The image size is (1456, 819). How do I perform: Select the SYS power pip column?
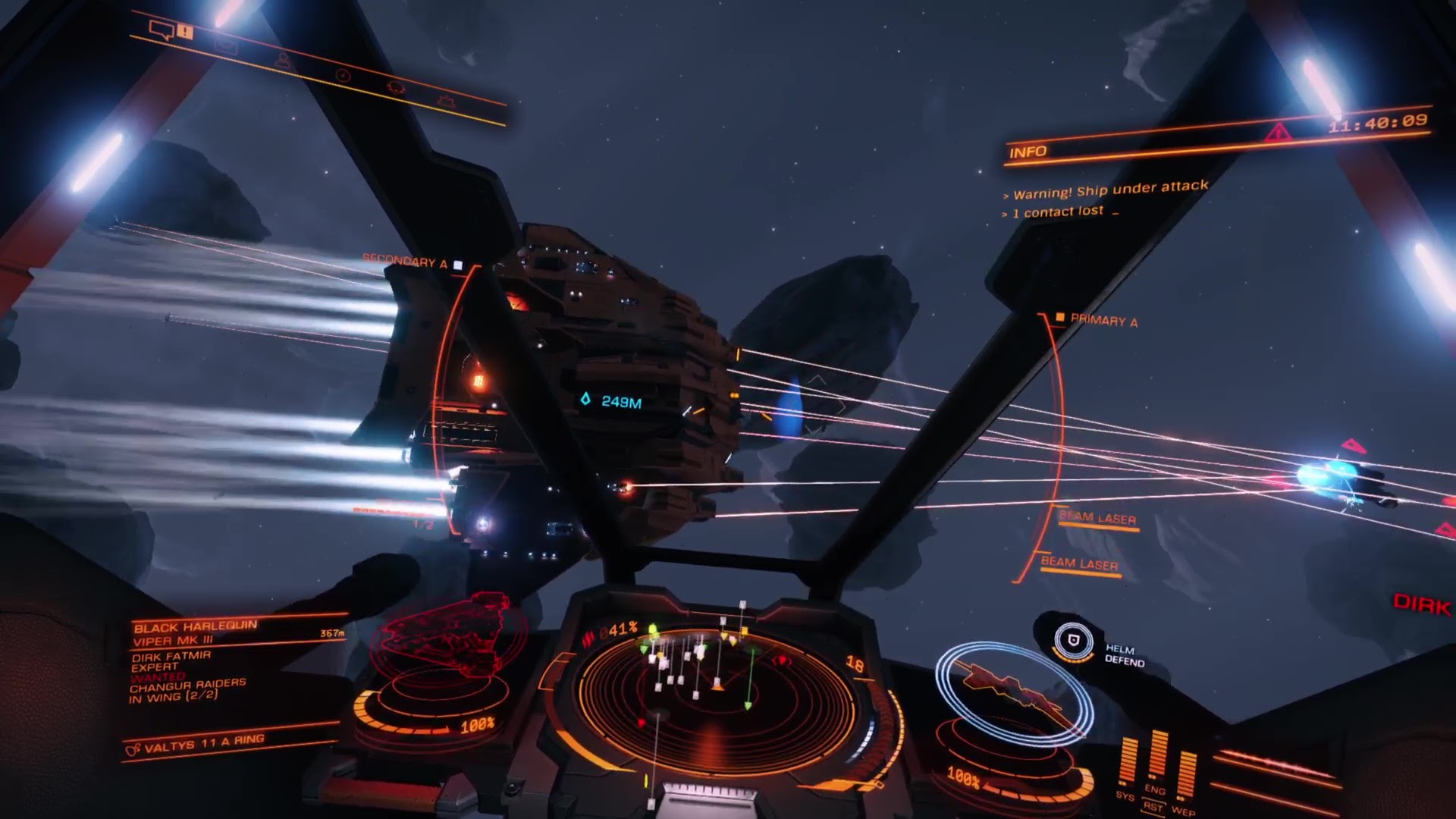pyautogui.click(x=1128, y=762)
